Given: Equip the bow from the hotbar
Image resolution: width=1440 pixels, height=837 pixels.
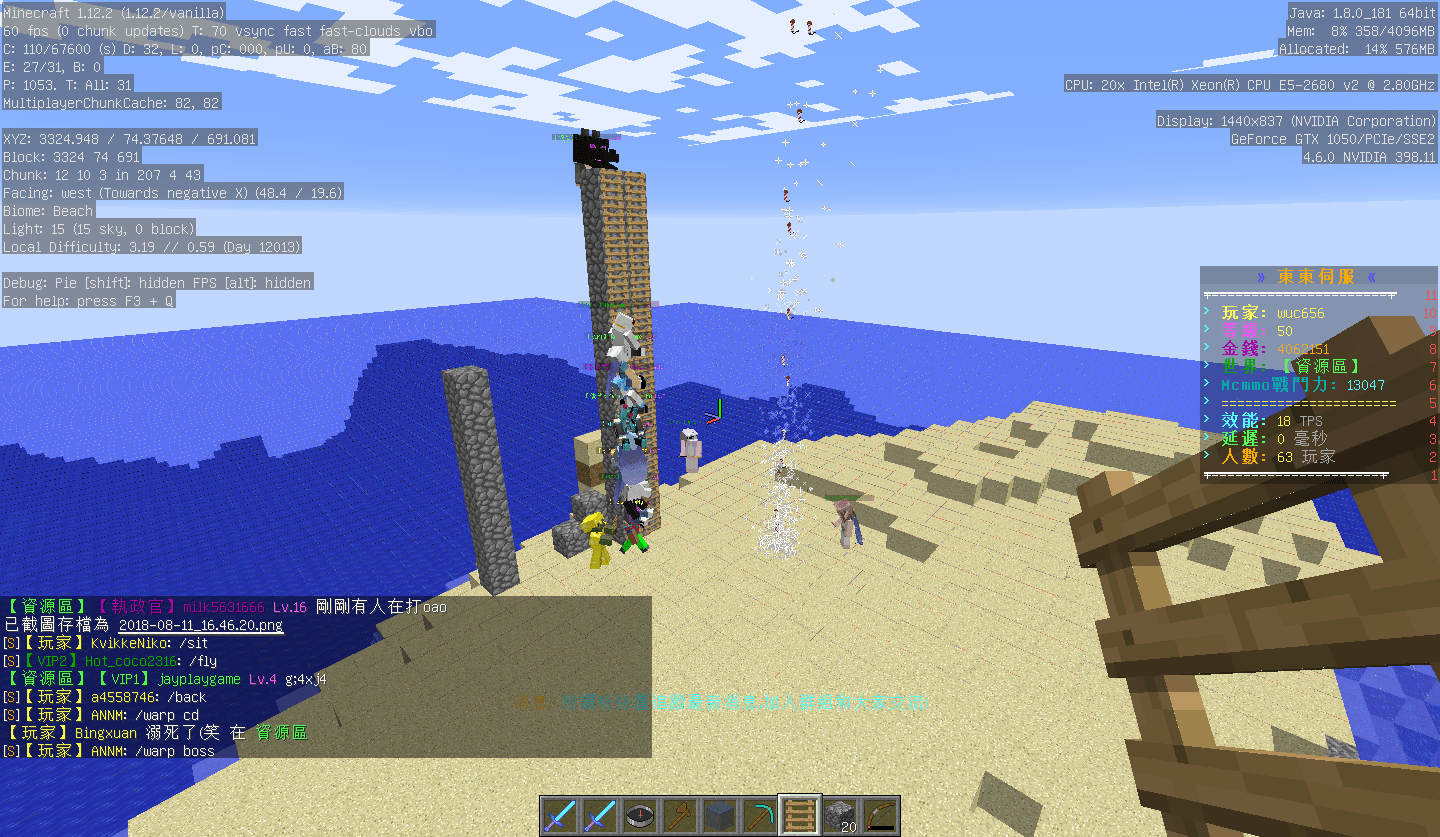Looking at the screenshot, I should tap(880, 816).
